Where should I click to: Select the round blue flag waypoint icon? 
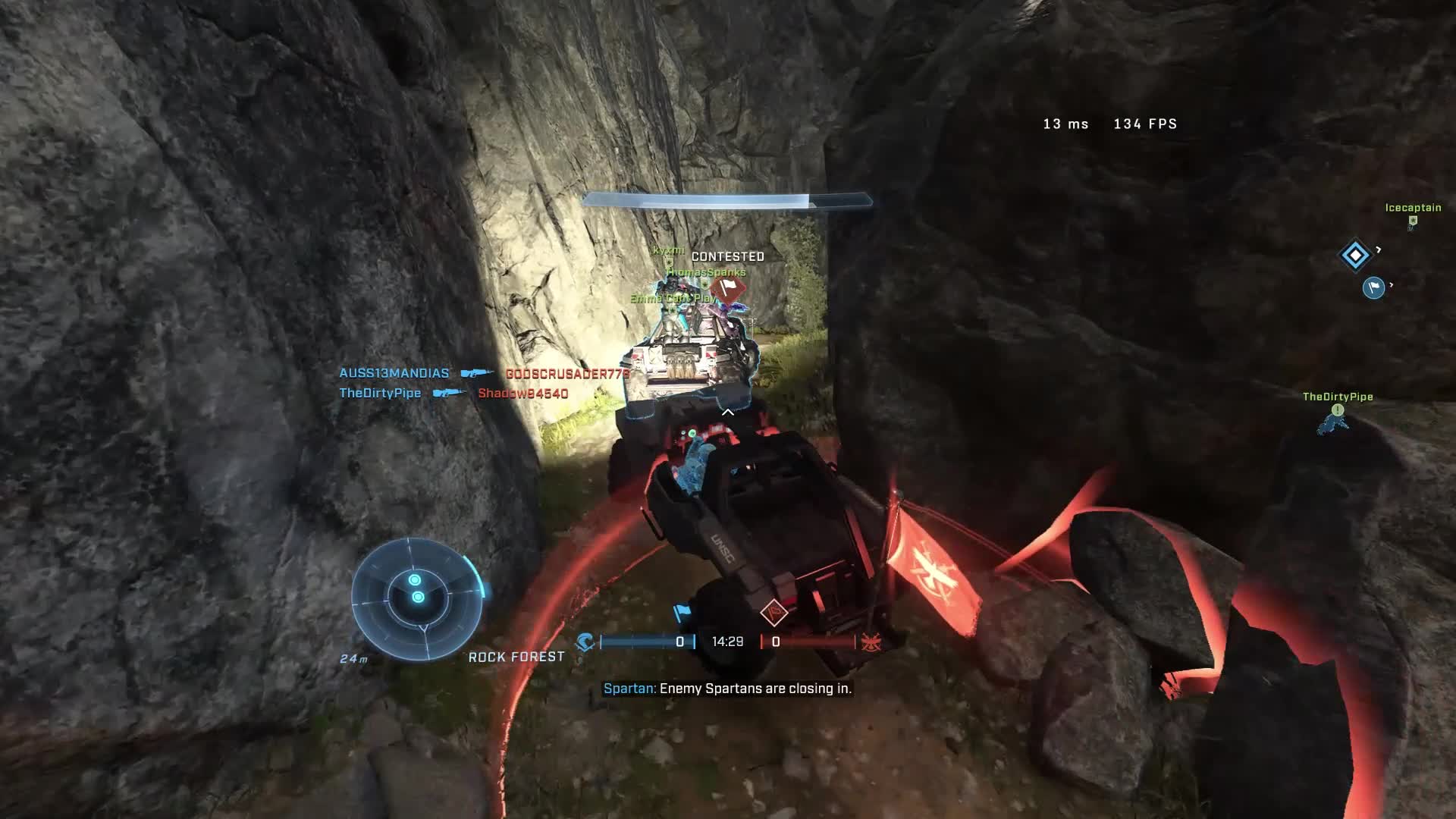[x=1373, y=287]
